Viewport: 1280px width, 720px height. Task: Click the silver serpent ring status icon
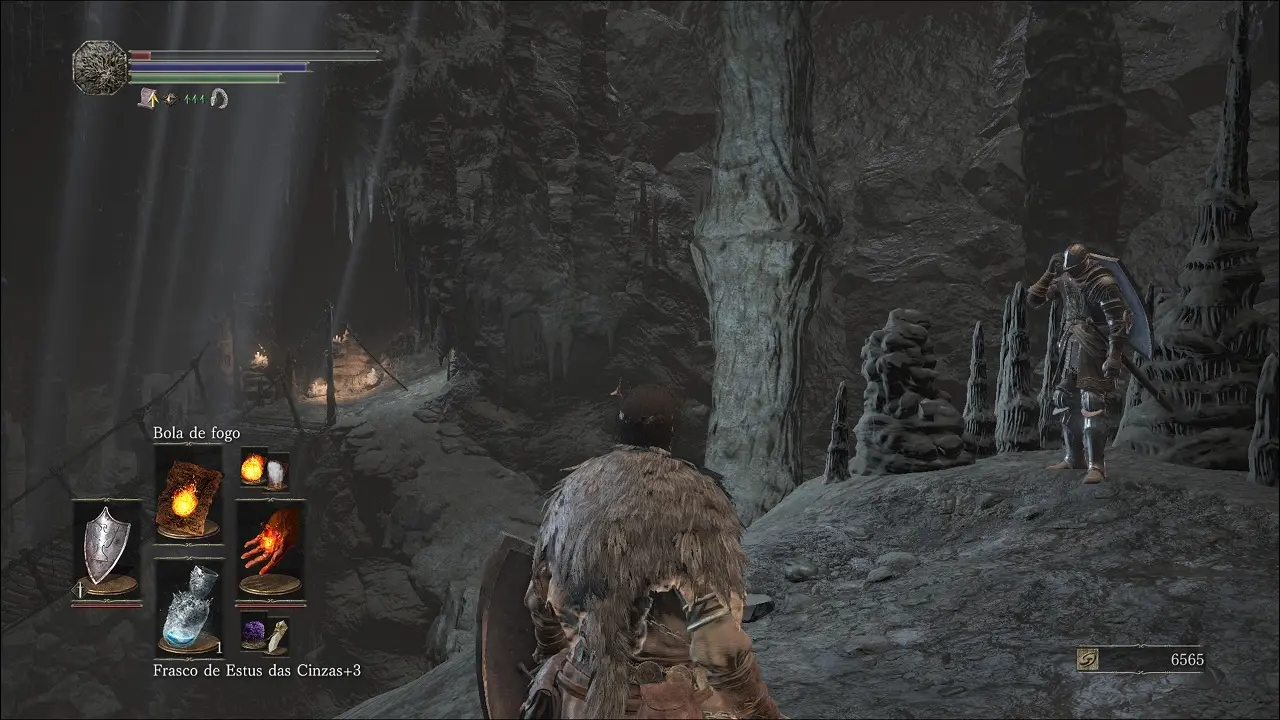(x=219, y=98)
